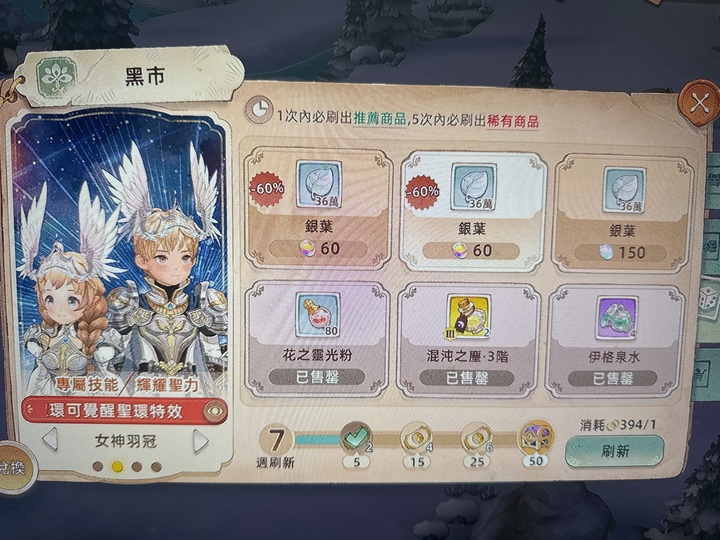Show the next costume after 女神羽冠
The width and height of the screenshot is (720, 540).
tap(200, 439)
